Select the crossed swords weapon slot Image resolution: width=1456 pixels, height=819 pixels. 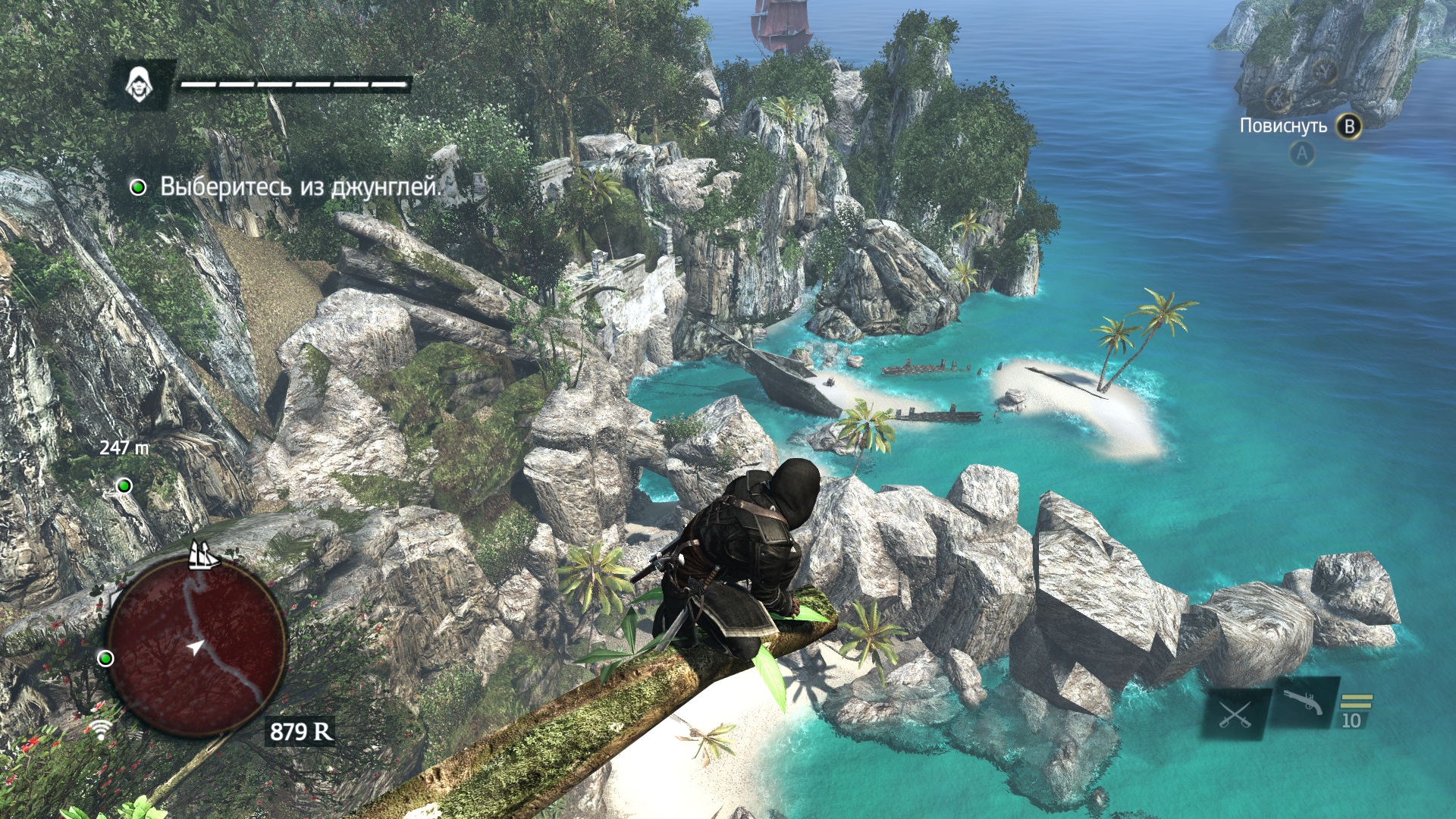click(1235, 714)
